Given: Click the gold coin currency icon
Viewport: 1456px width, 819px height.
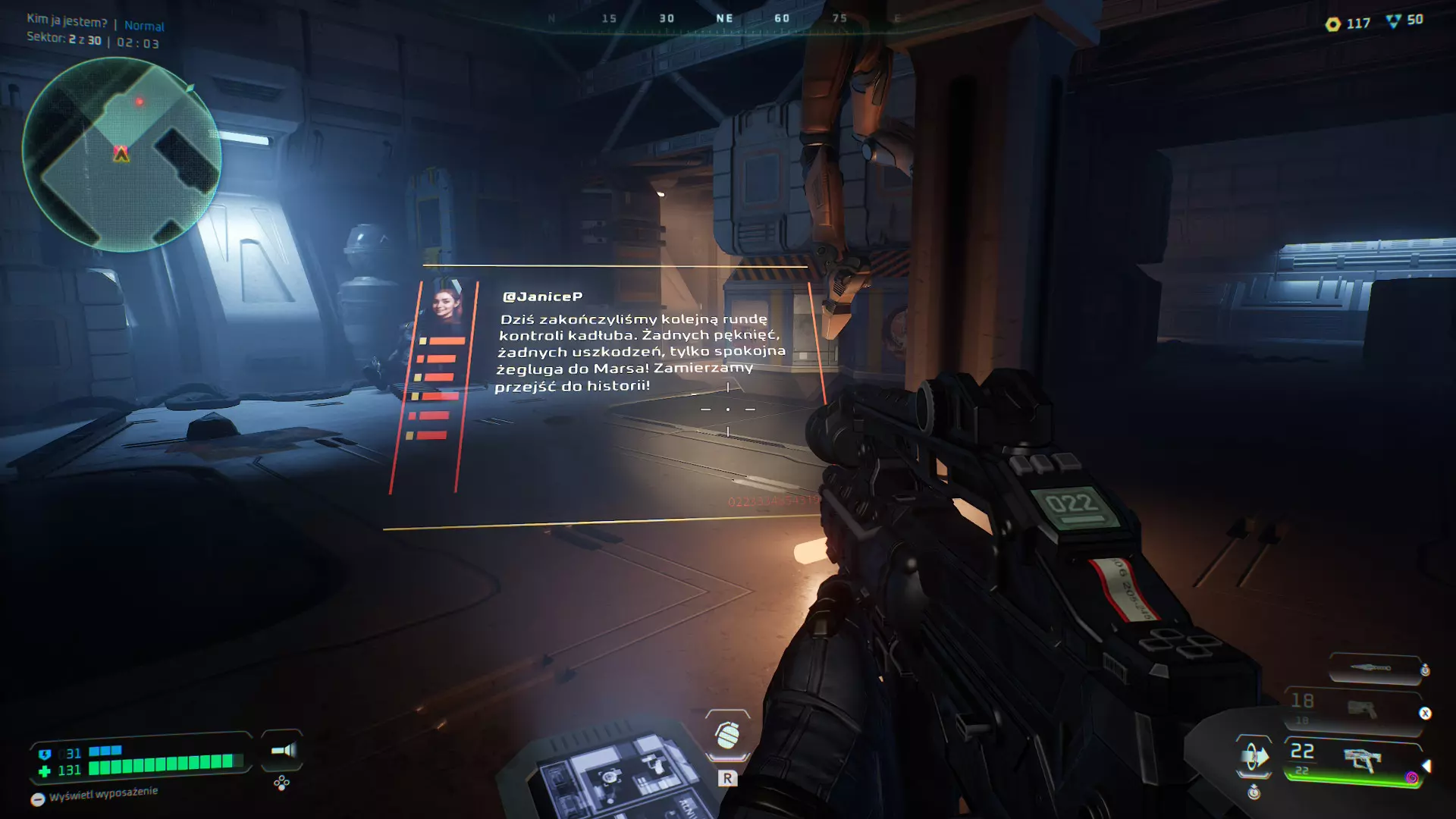Looking at the screenshot, I should click(1332, 24).
